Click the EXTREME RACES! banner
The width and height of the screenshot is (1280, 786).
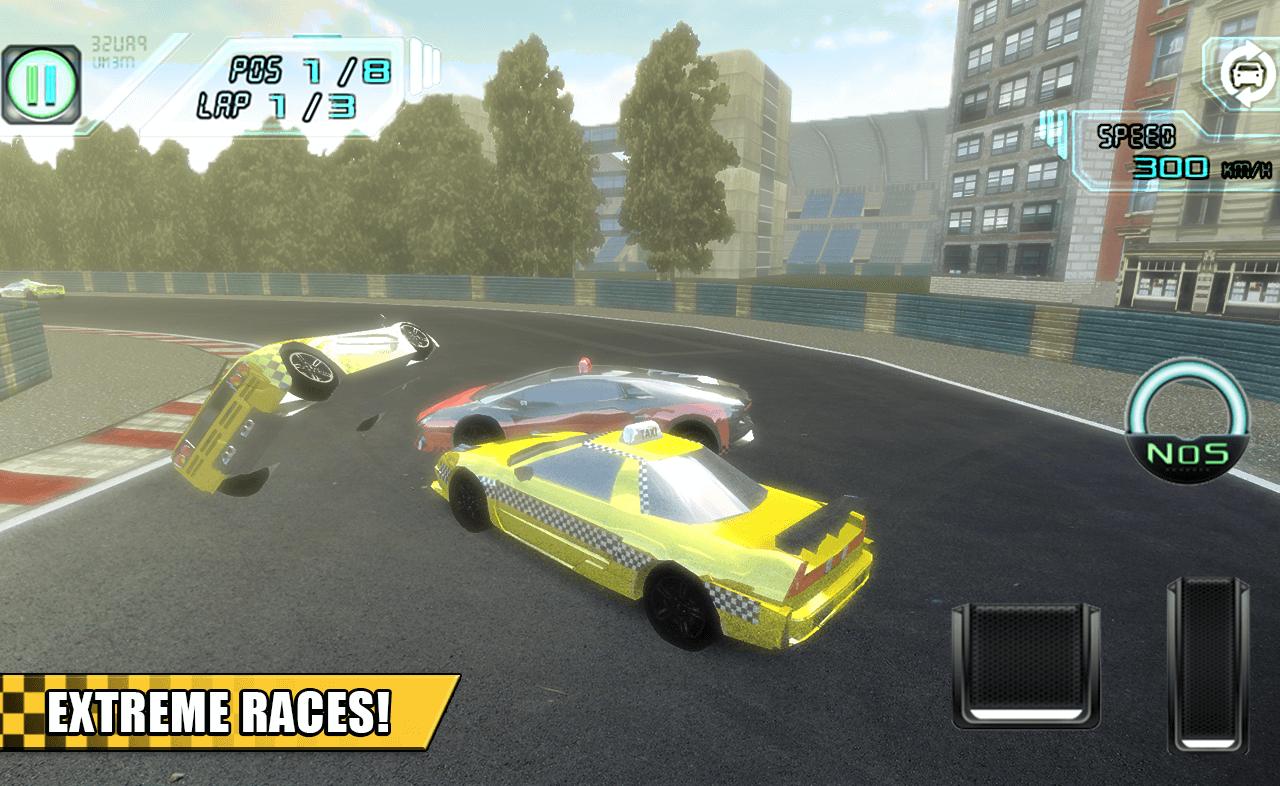[x=220, y=712]
